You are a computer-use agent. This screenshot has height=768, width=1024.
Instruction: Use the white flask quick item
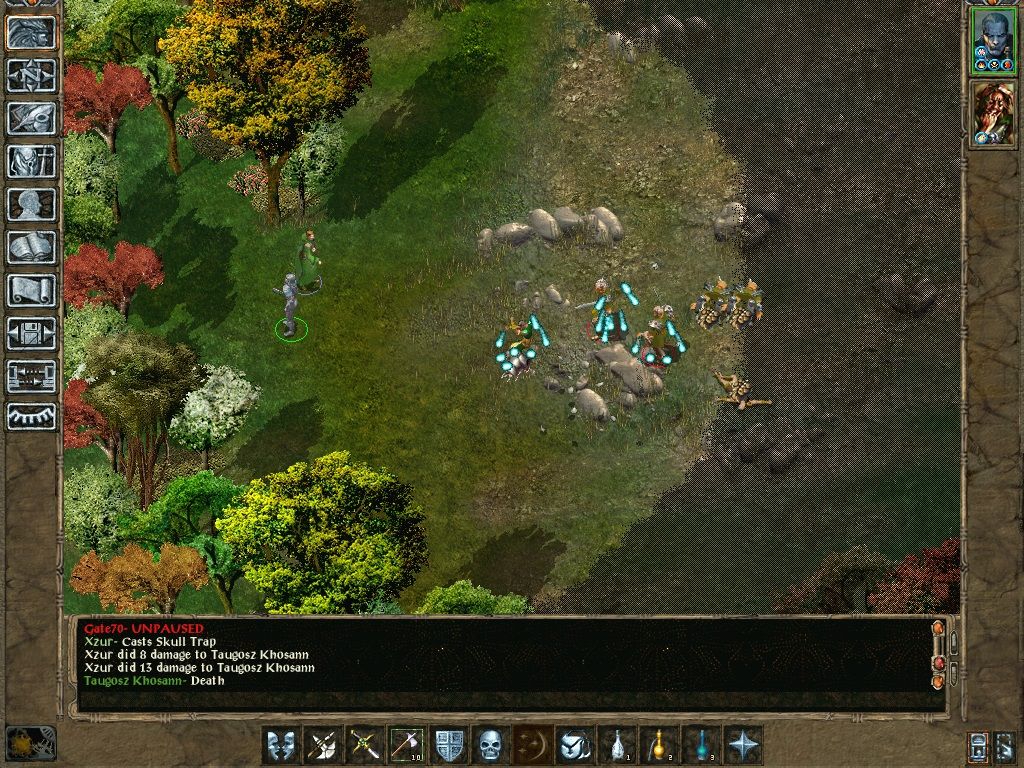616,745
